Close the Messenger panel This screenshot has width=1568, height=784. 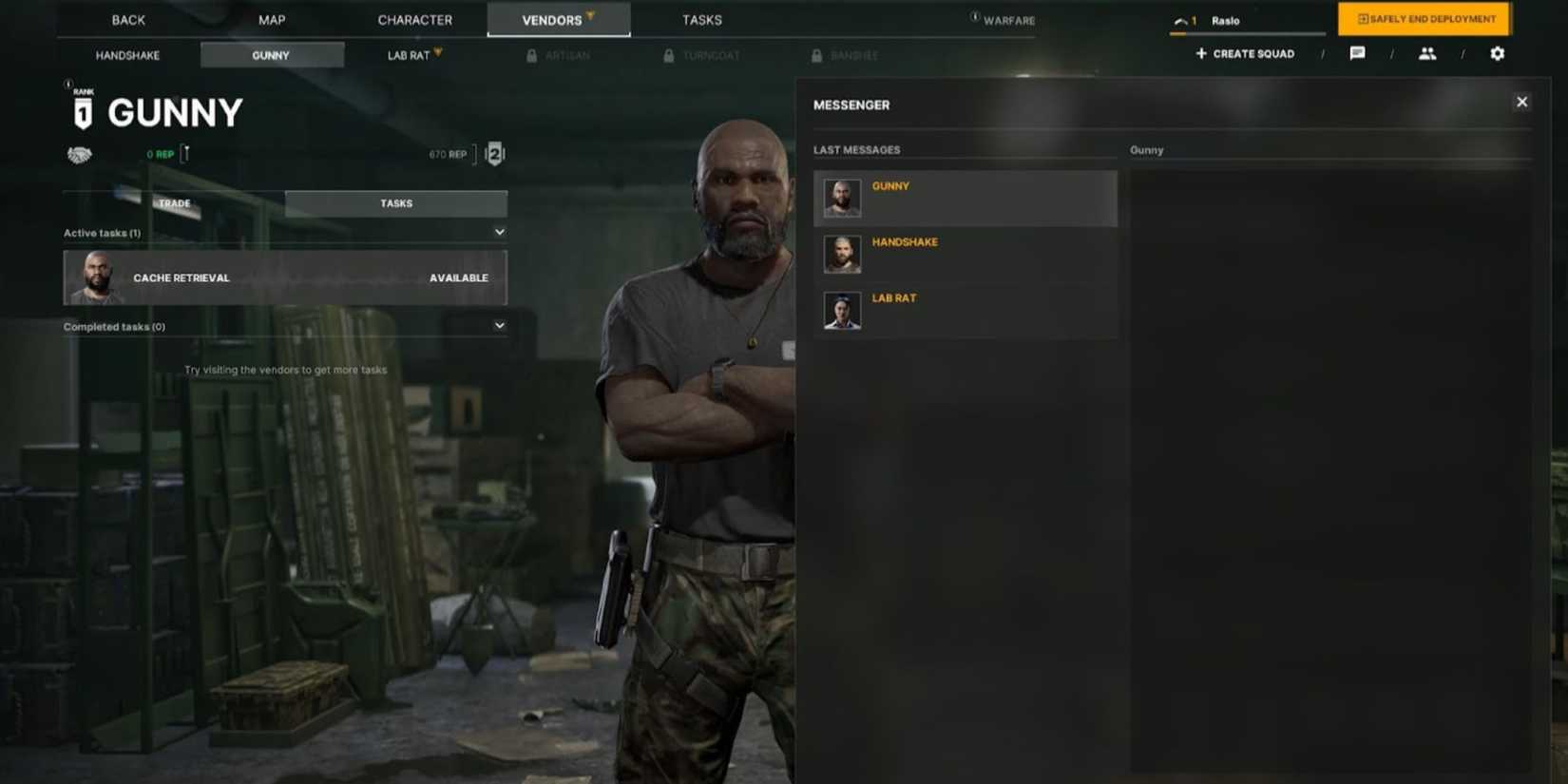pyautogui.click(x=1521, y=101)
